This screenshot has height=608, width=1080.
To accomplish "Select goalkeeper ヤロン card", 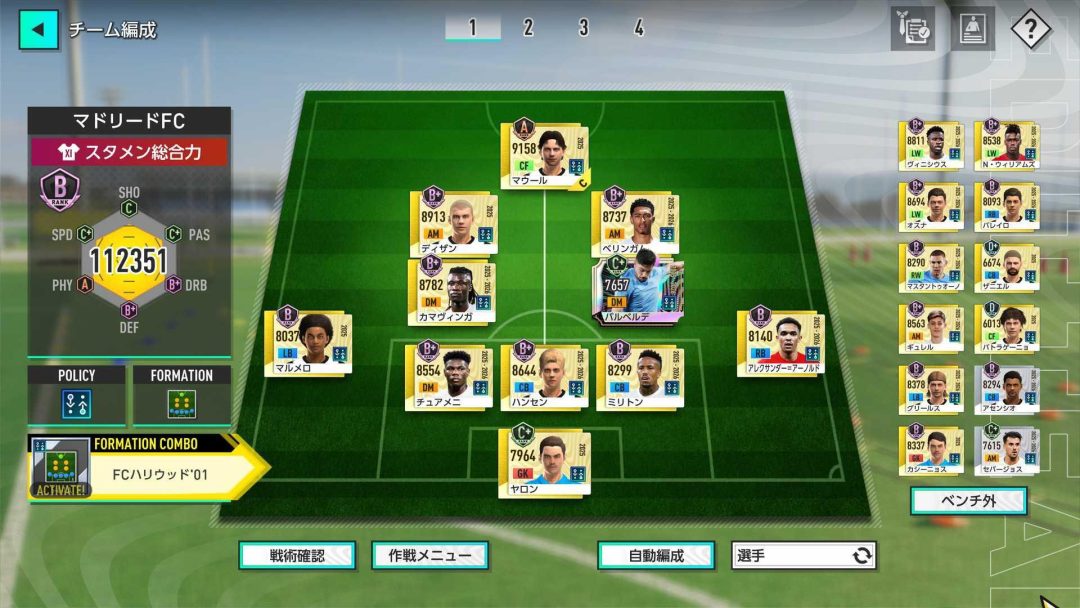I will click(x=544, y=463).
